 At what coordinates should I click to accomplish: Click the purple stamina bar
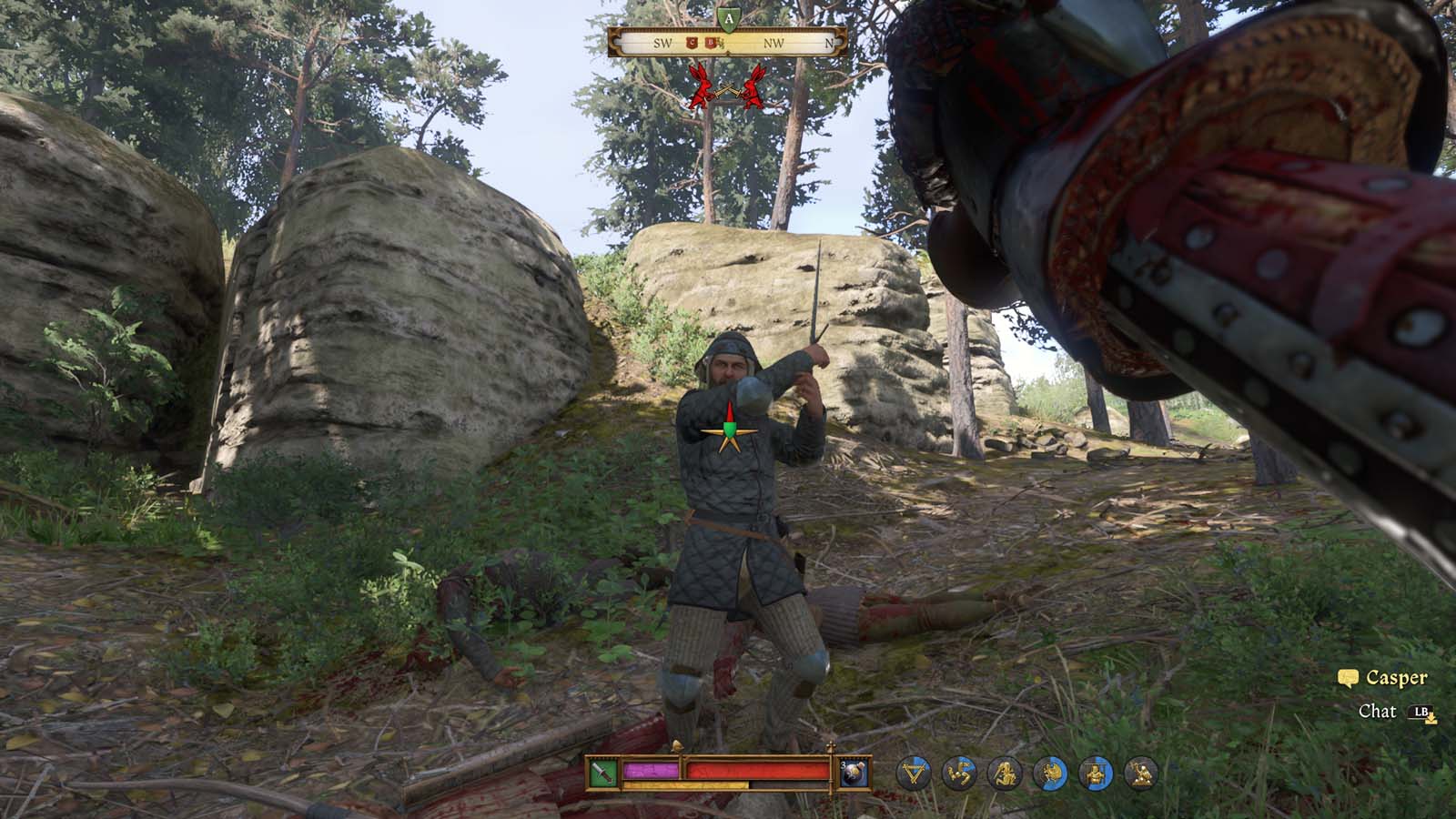pos(650,769)
